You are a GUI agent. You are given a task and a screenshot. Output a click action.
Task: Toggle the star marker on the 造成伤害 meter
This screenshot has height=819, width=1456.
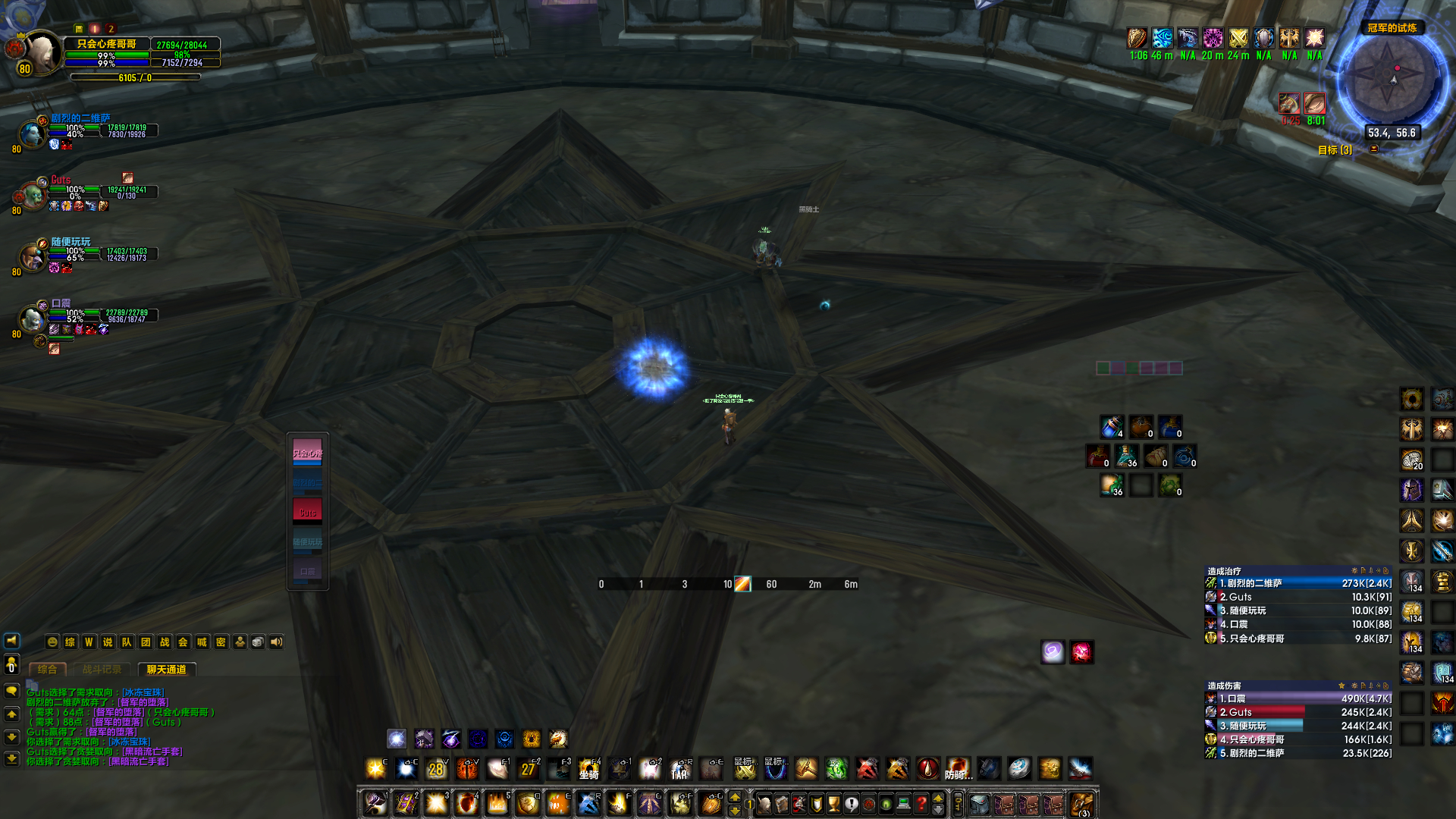tap(1341, 686)
